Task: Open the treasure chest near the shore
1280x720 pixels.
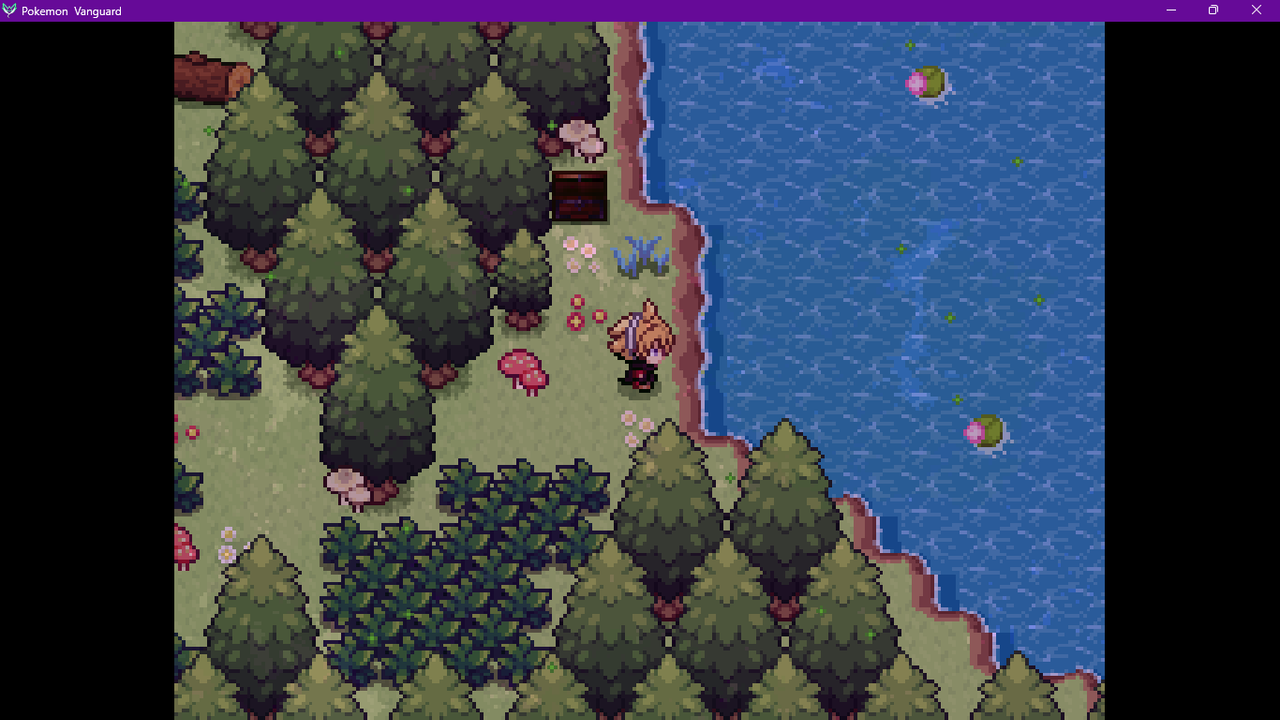Action: (x=580, y=195)
